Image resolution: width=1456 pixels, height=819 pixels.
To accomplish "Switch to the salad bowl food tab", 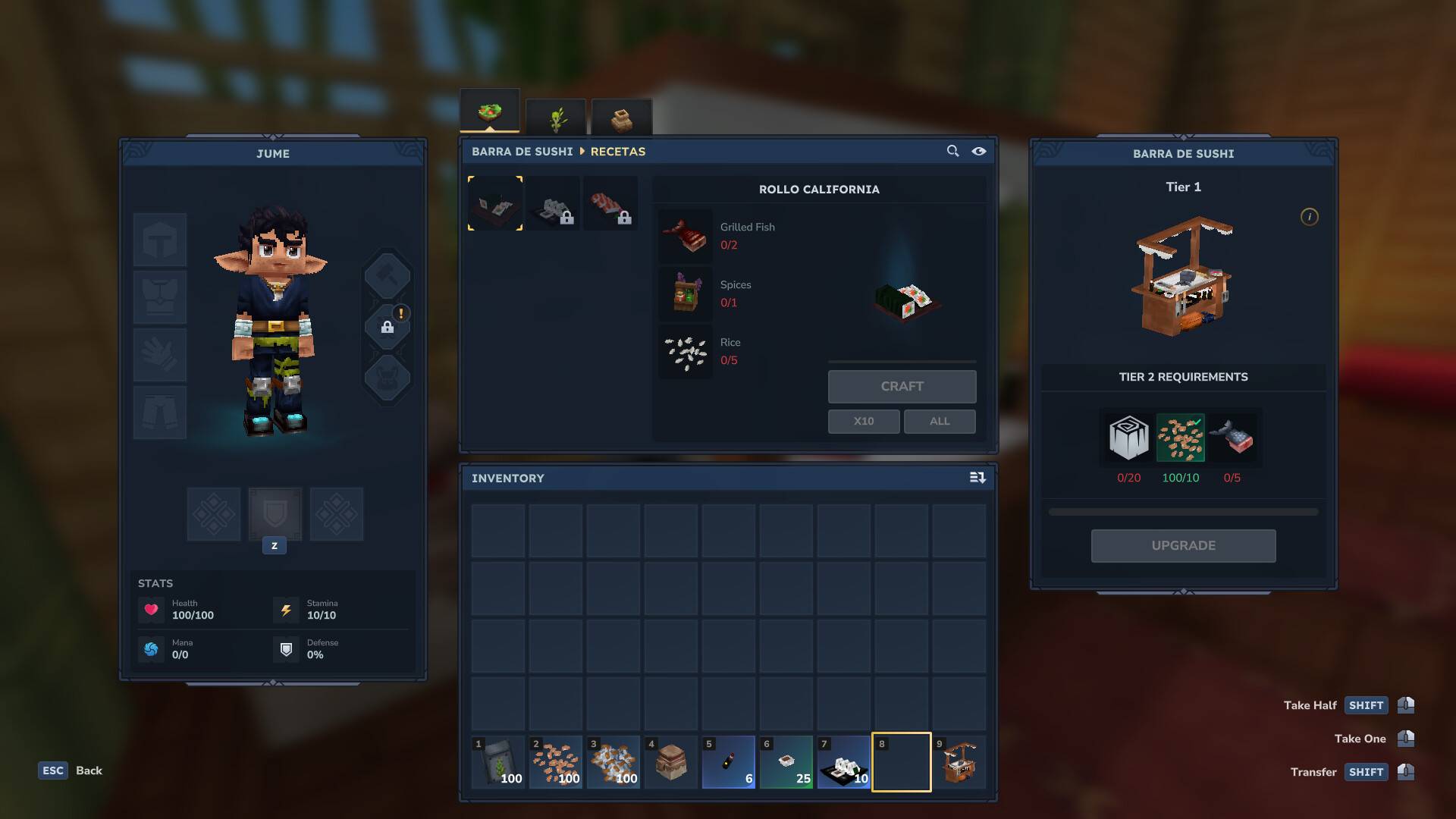I will tap(489, 112).
